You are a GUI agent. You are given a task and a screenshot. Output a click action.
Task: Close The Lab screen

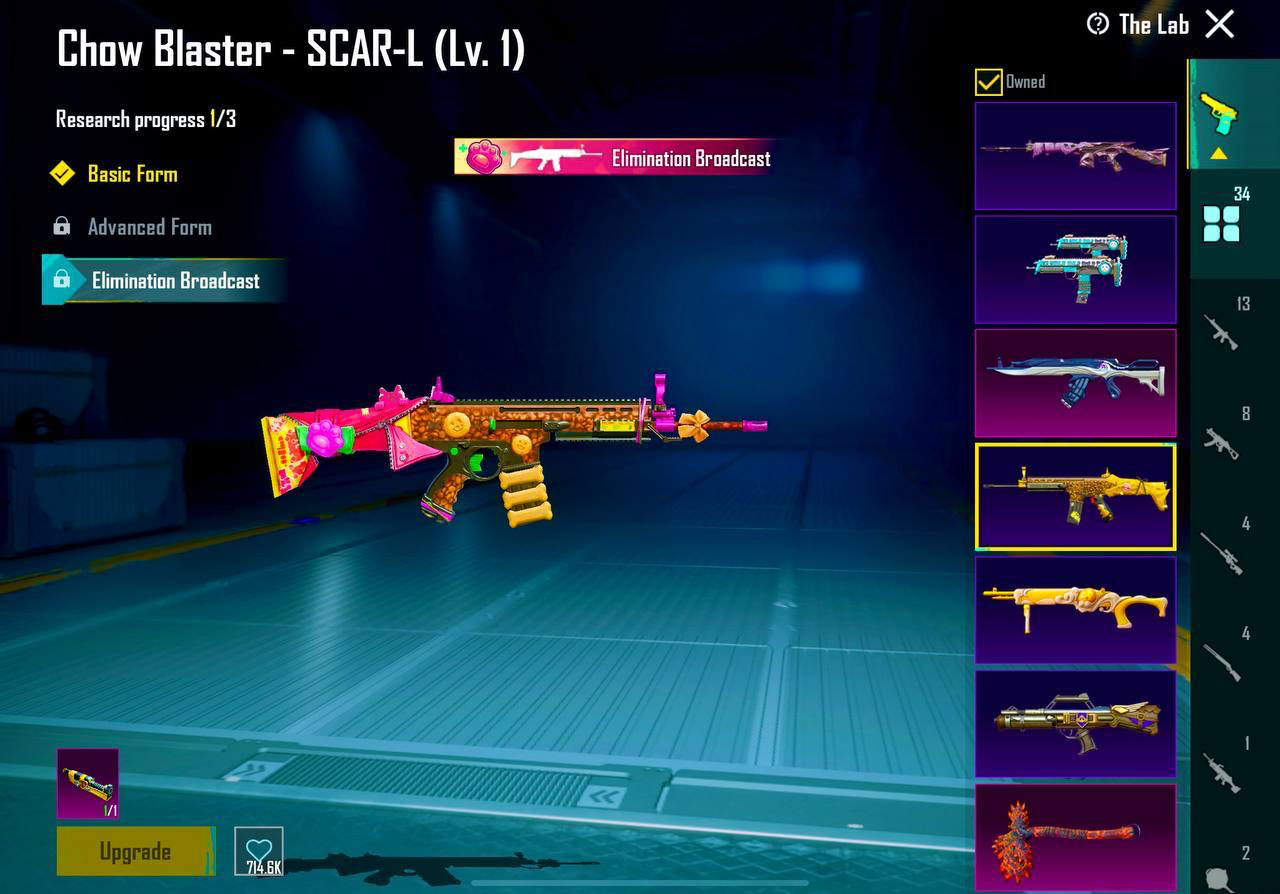(x=1219, y=24)
